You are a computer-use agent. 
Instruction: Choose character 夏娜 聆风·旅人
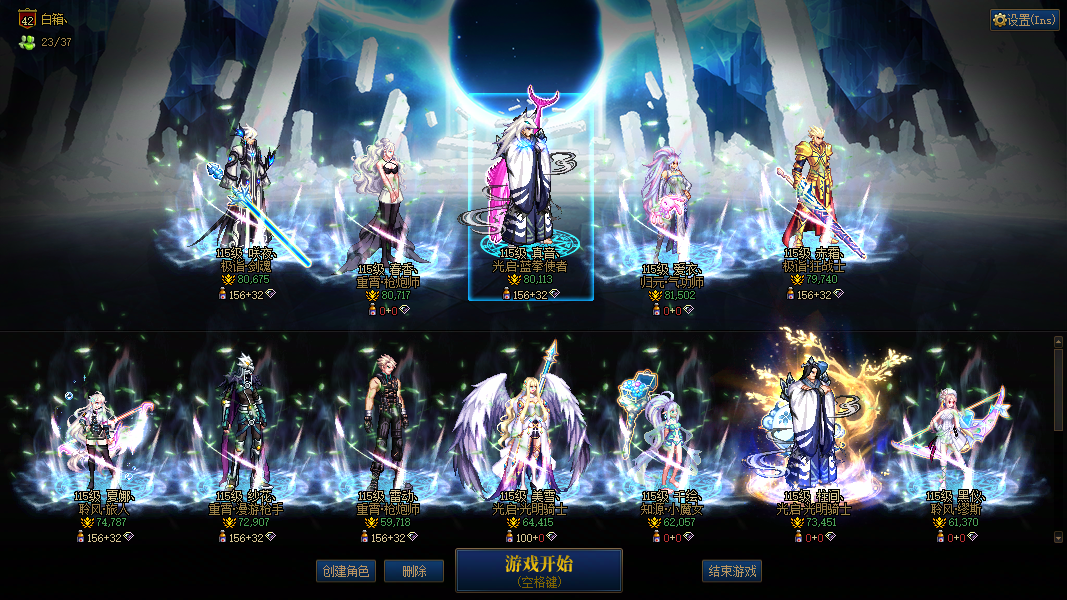click(x=104, y=440)
